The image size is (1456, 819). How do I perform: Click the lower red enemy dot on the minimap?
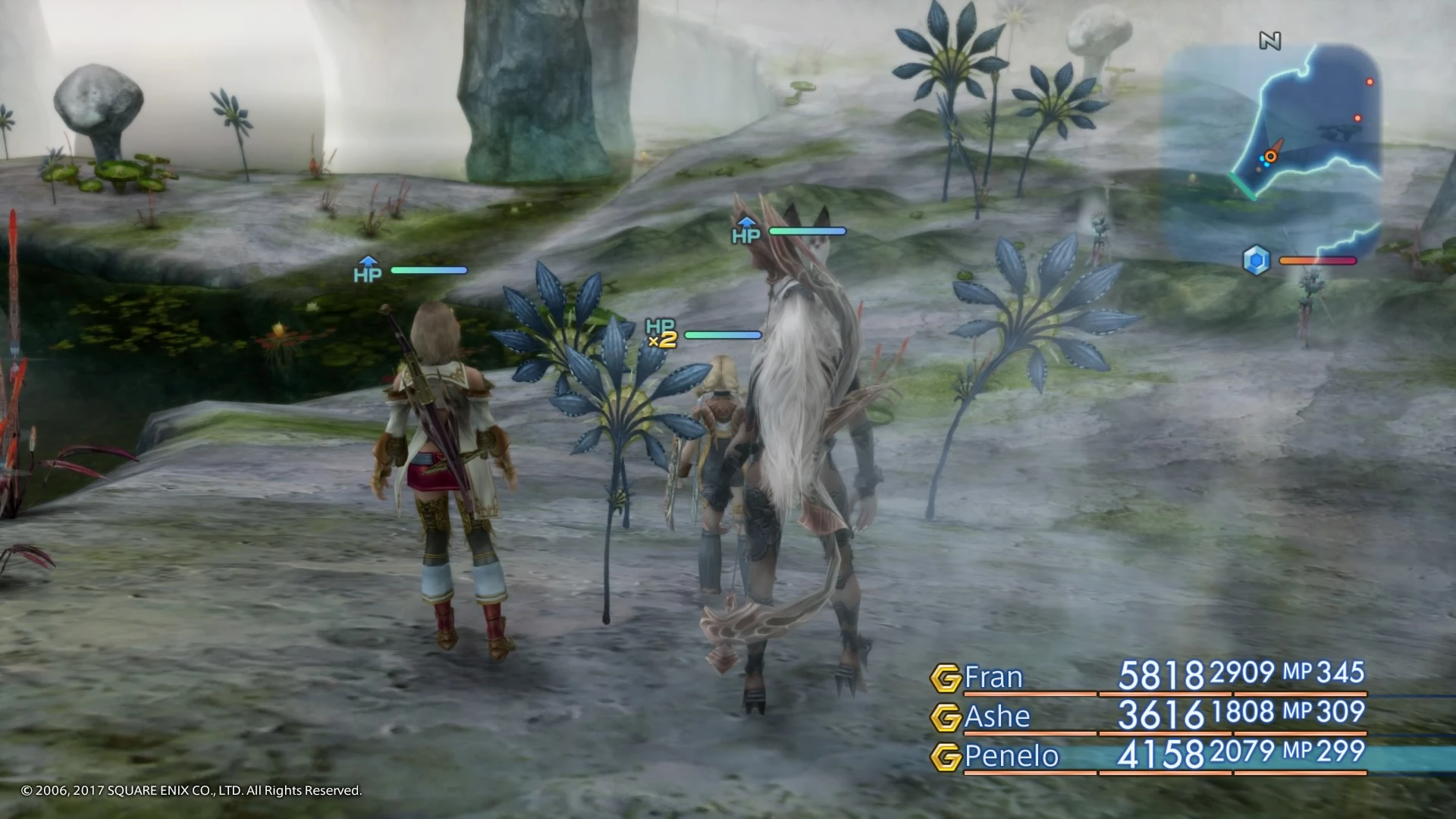click(1357, 118)
